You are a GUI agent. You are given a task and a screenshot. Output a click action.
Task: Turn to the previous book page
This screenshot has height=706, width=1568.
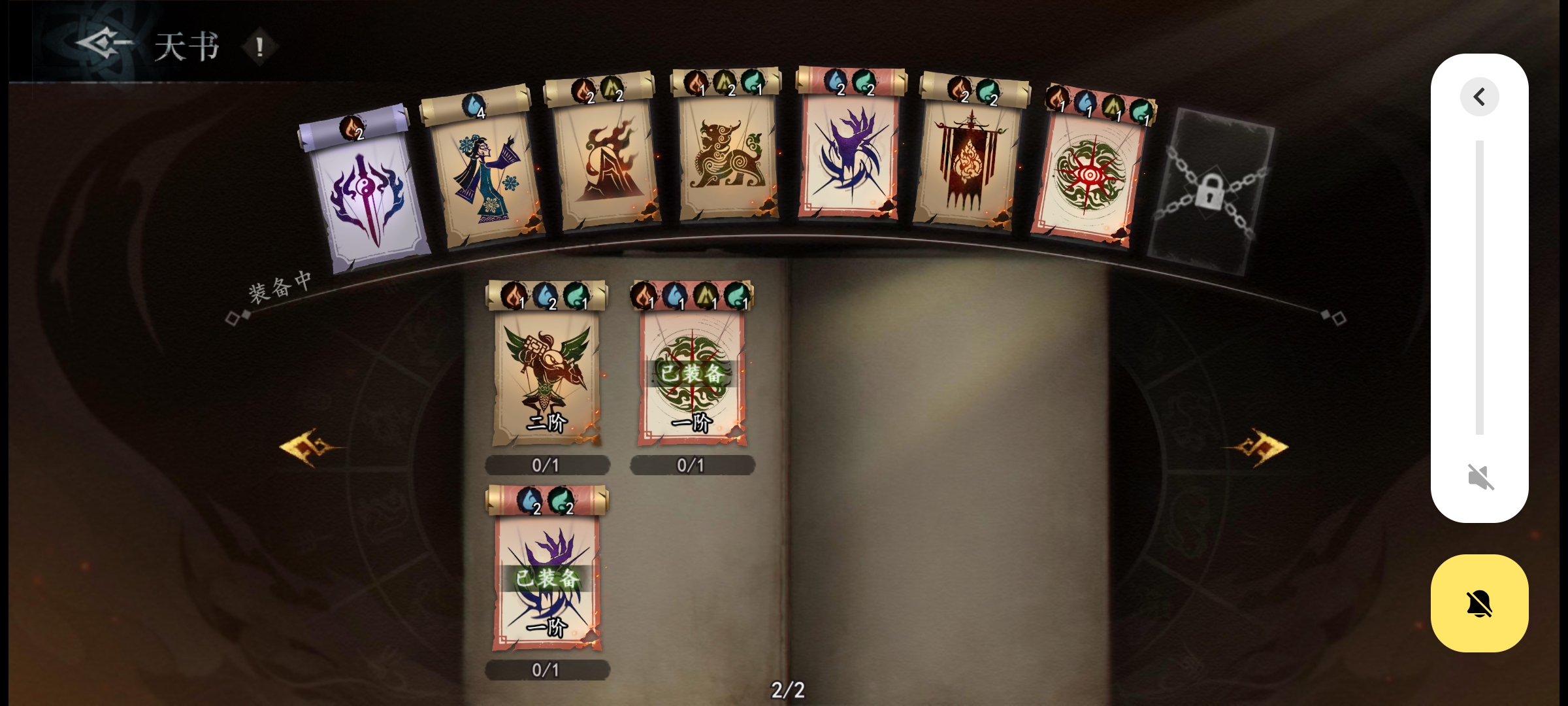click(x=308, y=448)
